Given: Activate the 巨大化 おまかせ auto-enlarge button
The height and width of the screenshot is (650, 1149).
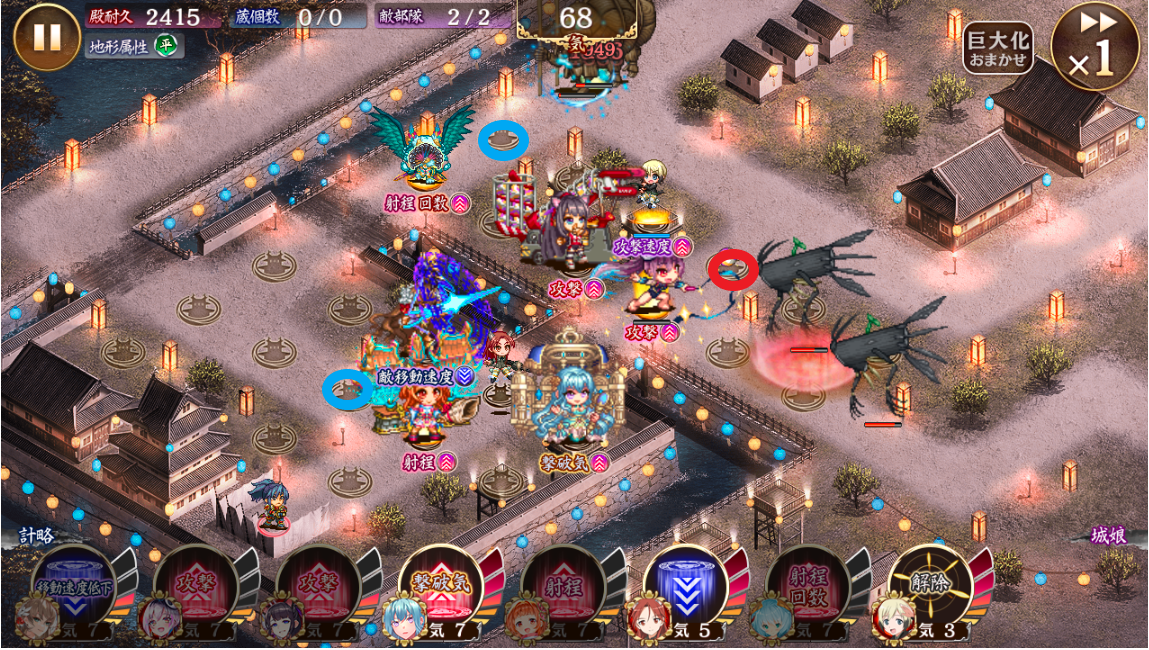Looking at the screenshot, I should point(997,48).
